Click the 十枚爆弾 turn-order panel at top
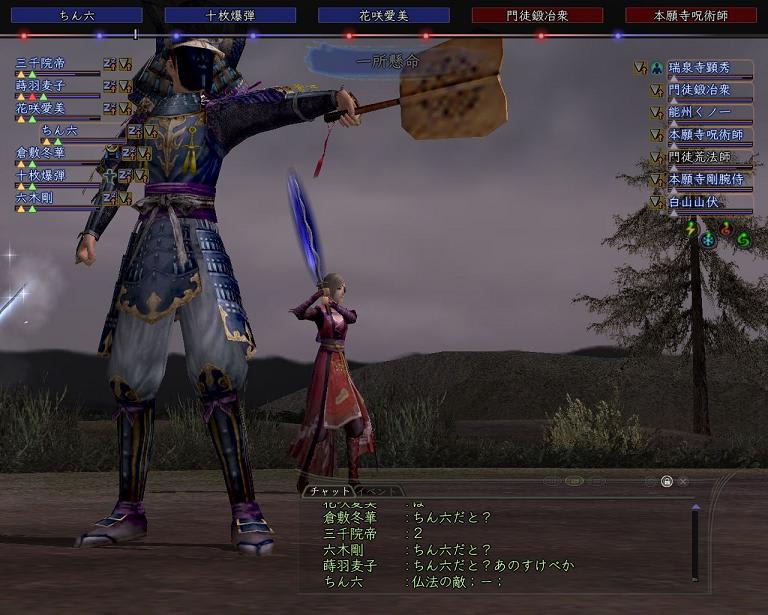This screenshot has width=768, height=615. [x=230, y=15]
